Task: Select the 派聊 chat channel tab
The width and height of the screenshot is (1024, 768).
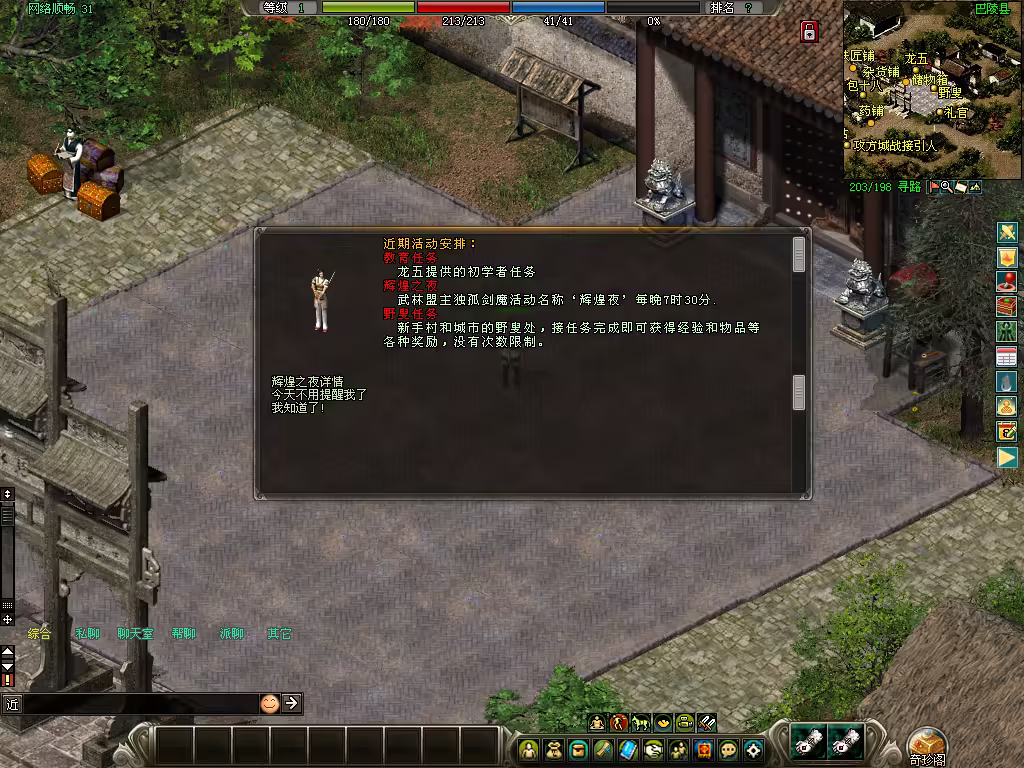Action: tap(231, 633)
